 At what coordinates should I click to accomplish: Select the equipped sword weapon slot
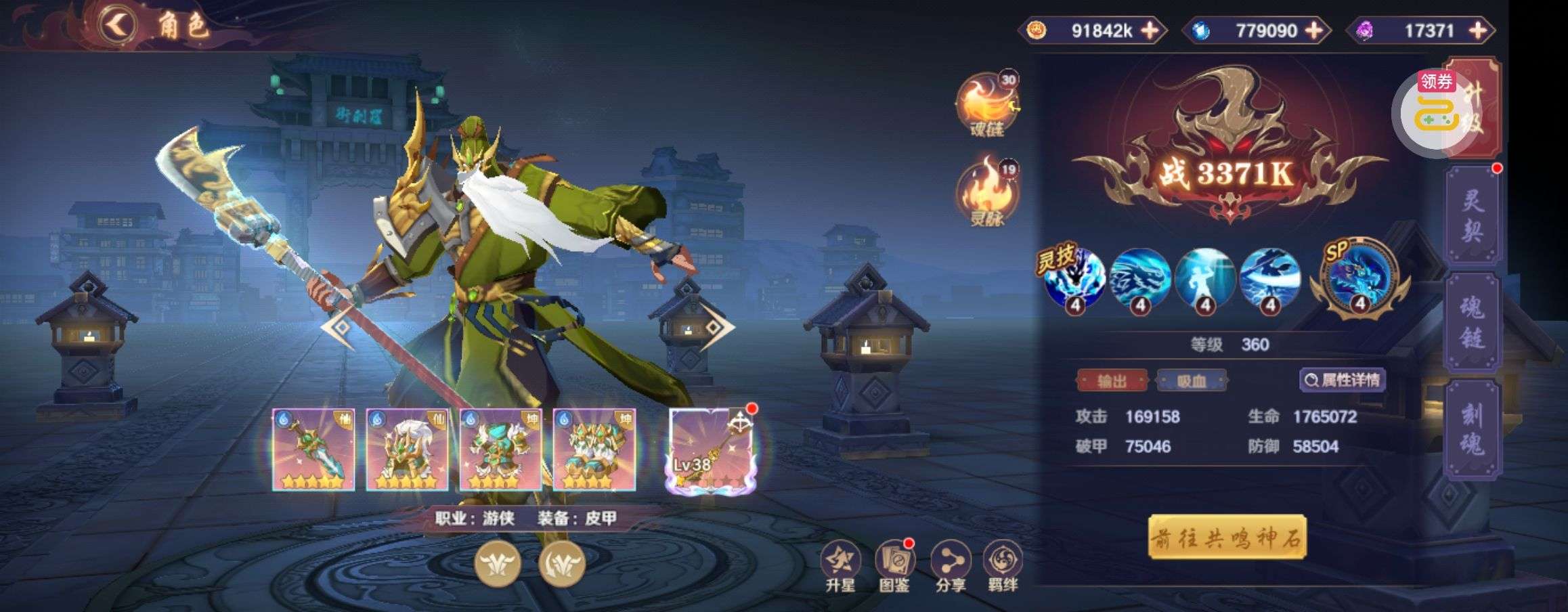313,450
